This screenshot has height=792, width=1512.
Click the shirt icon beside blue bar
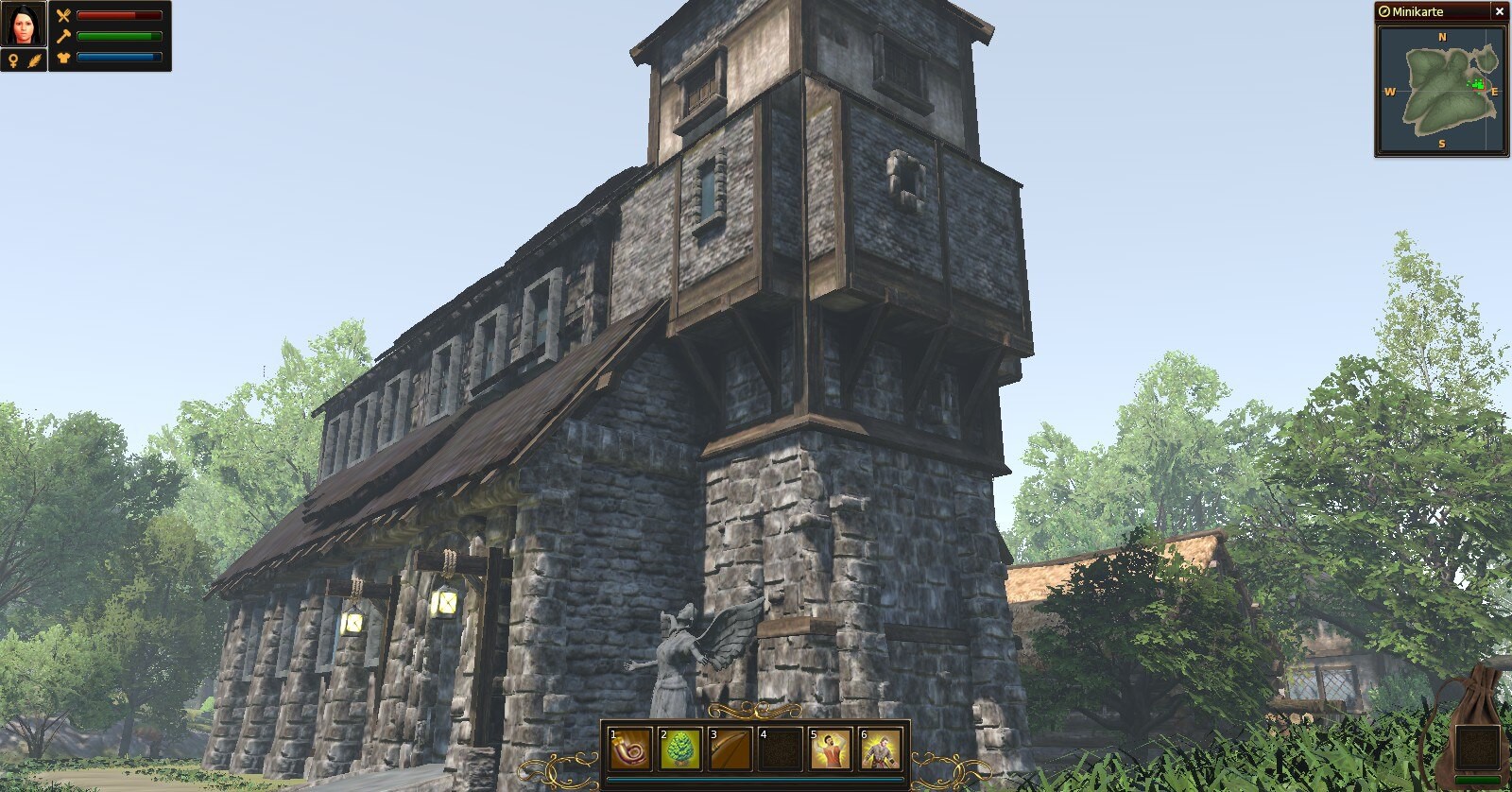(x=63, y=58)
